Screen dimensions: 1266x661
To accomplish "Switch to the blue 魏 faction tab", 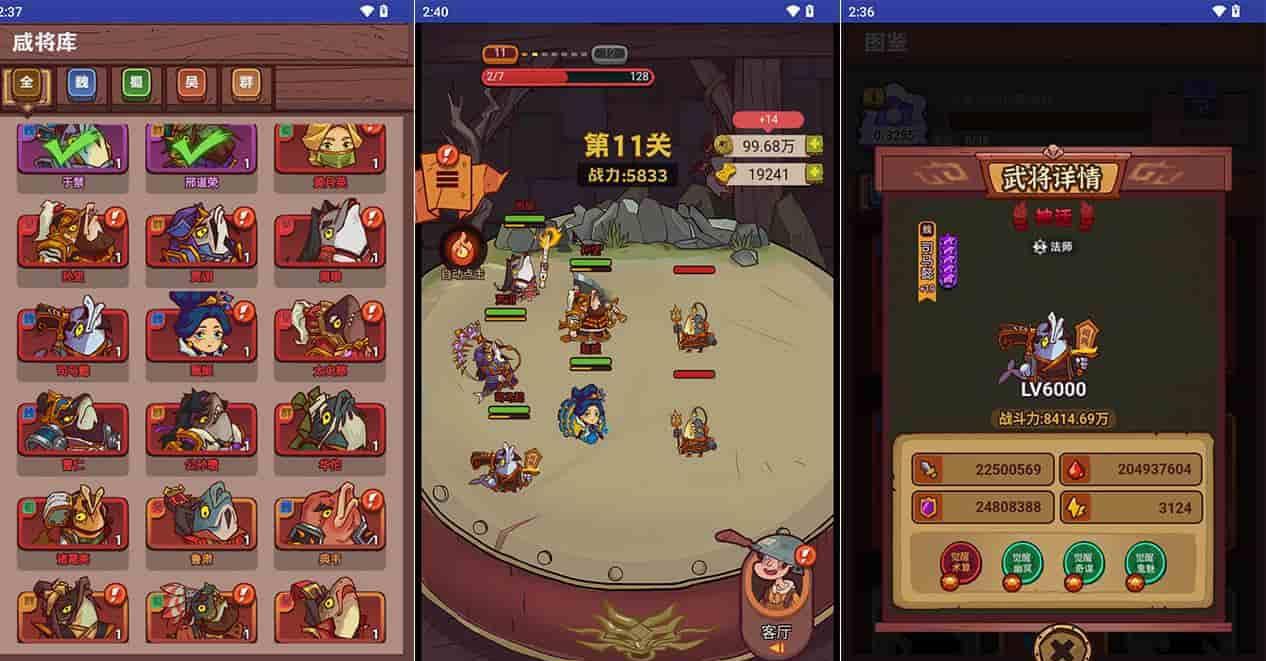I will (82, 84).
